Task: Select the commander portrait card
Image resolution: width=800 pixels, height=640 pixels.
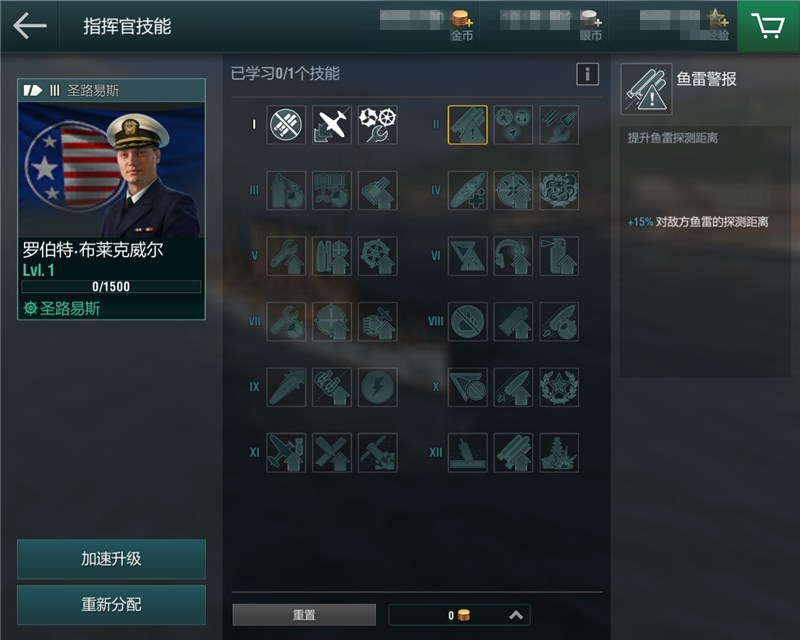Action: tap(111, 200)
